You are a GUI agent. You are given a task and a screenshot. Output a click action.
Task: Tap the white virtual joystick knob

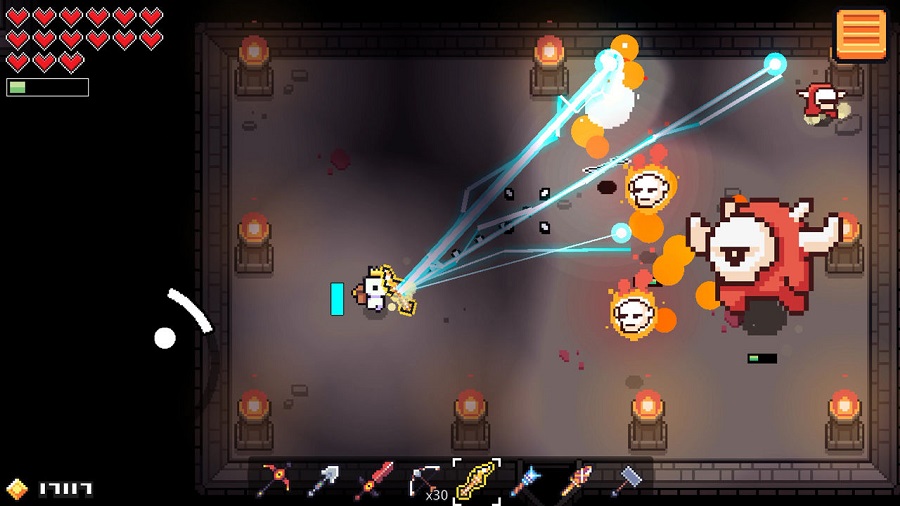[x=165, y=338]
